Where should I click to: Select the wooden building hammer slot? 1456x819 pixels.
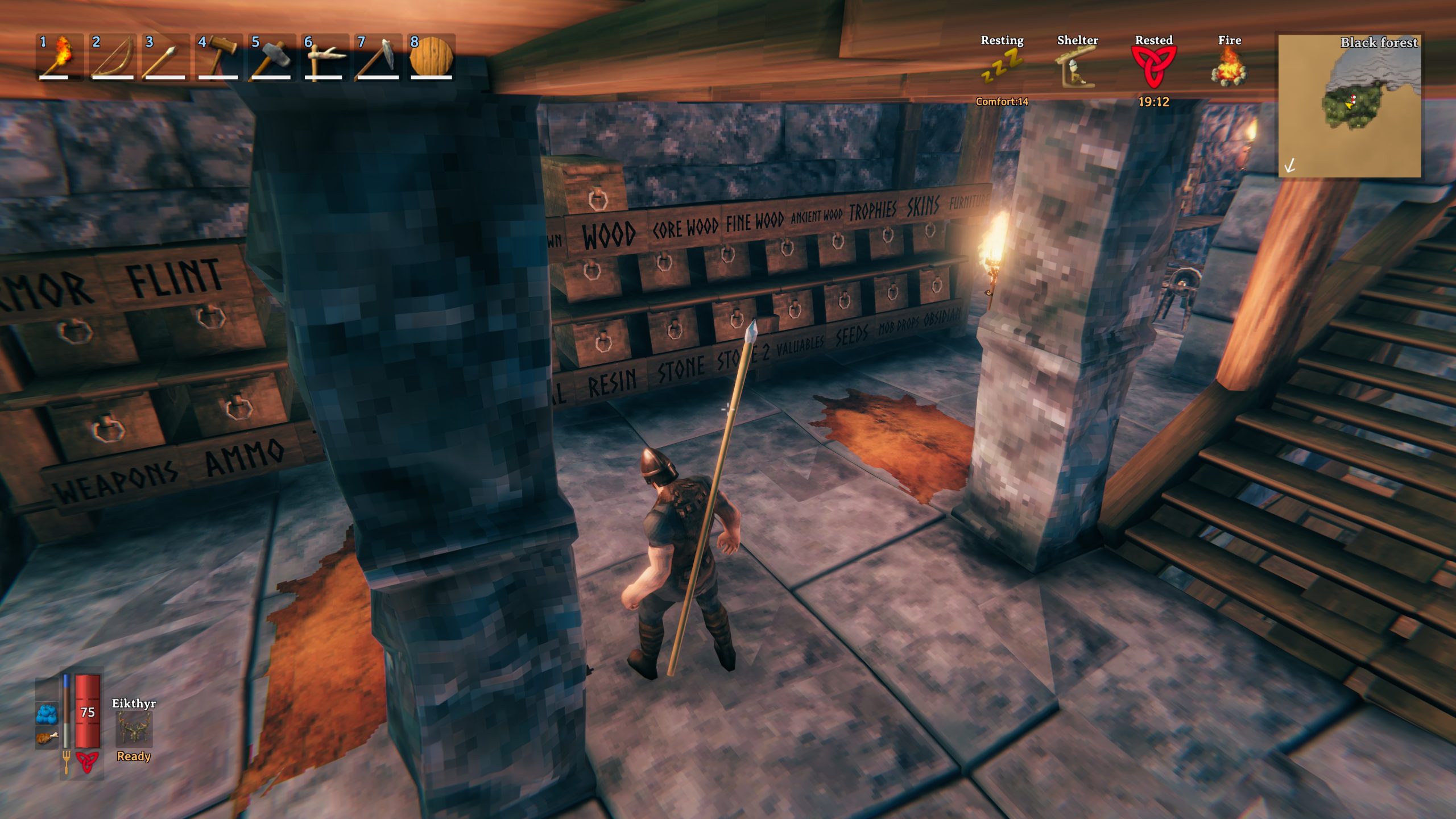(x=218, y=57)
